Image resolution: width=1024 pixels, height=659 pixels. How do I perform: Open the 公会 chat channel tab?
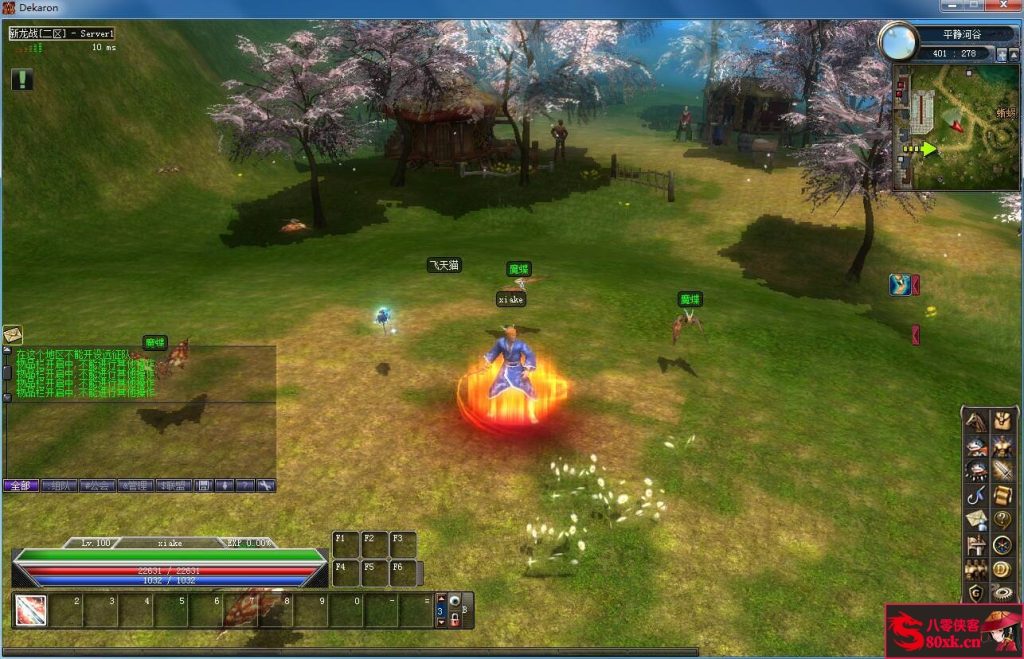point(97,486)
